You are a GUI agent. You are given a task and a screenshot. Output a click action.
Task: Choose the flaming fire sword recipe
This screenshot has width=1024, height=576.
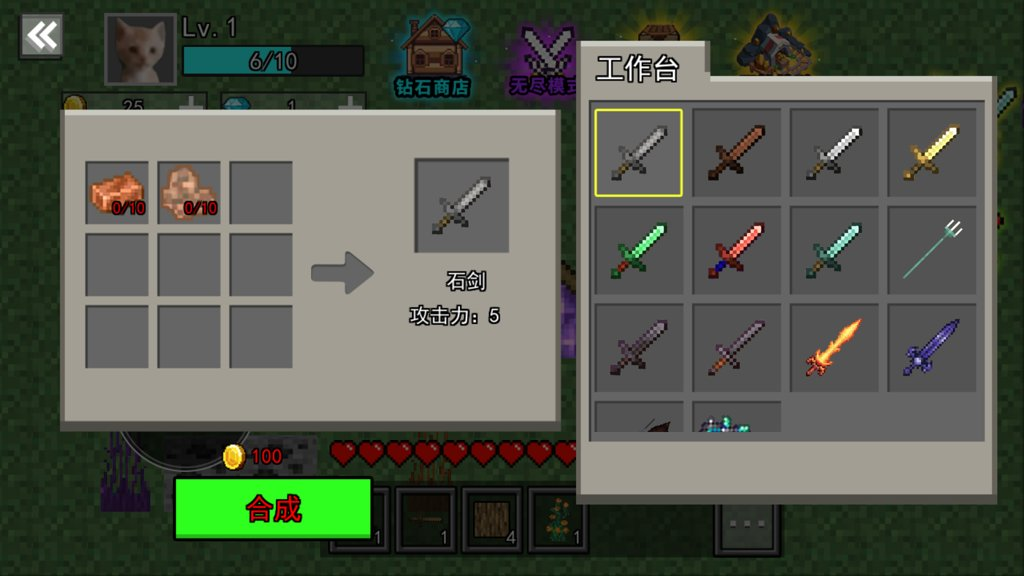click(834, 348)
